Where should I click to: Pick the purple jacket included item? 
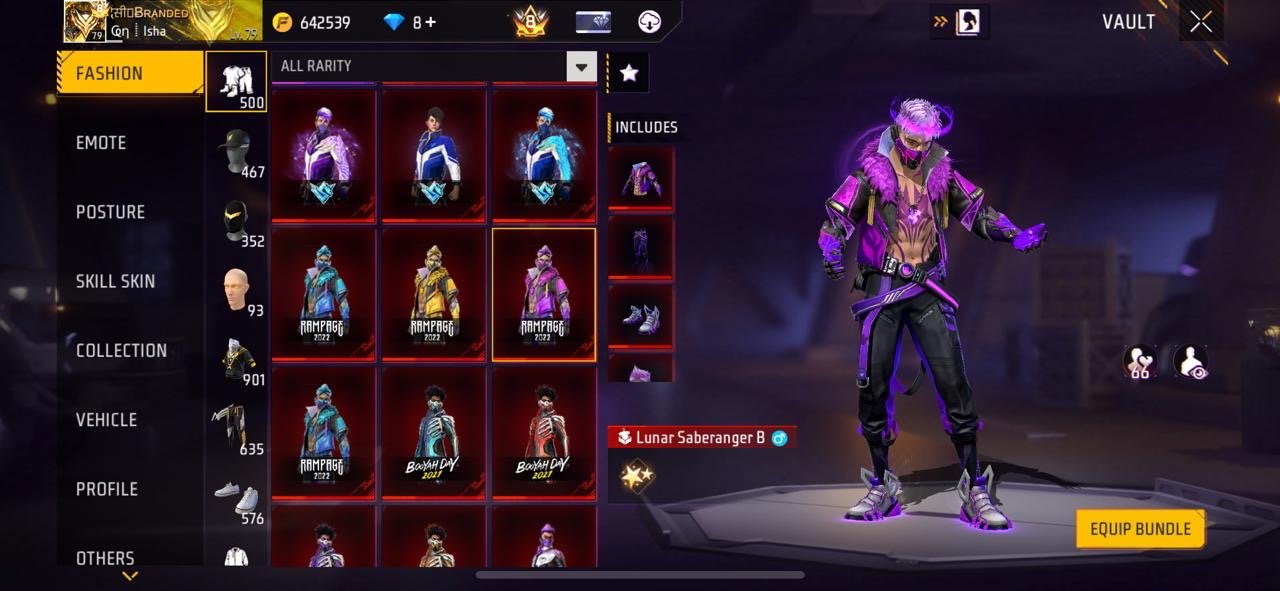(641, 178)
